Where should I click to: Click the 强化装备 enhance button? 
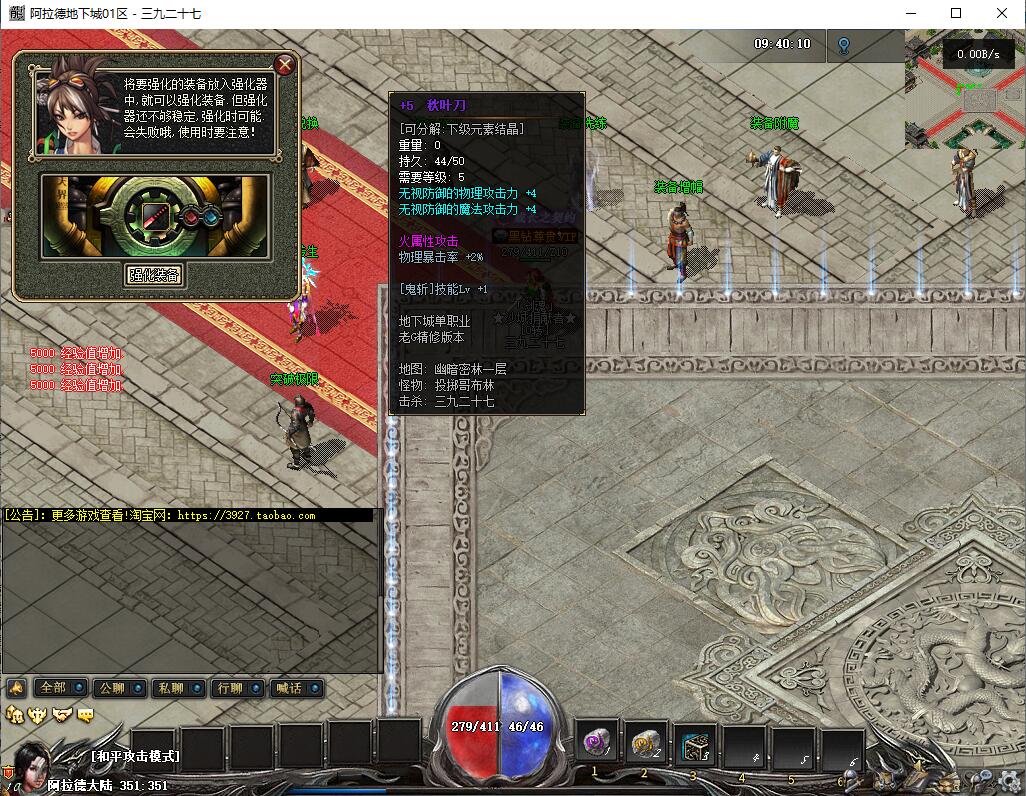(x=155, y=275)
